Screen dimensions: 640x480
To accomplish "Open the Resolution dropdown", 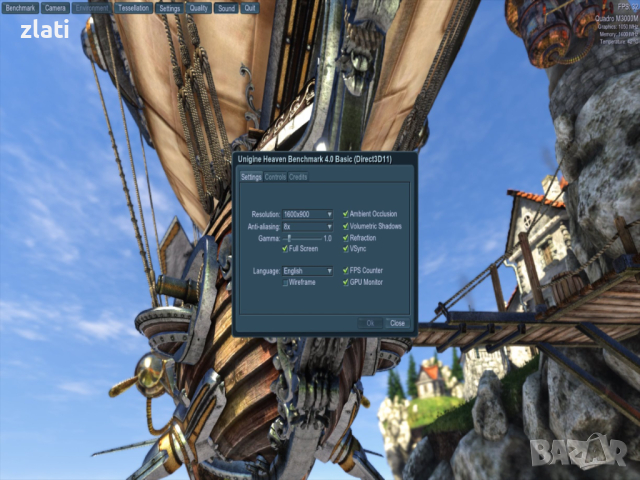I will coord(307,214).
